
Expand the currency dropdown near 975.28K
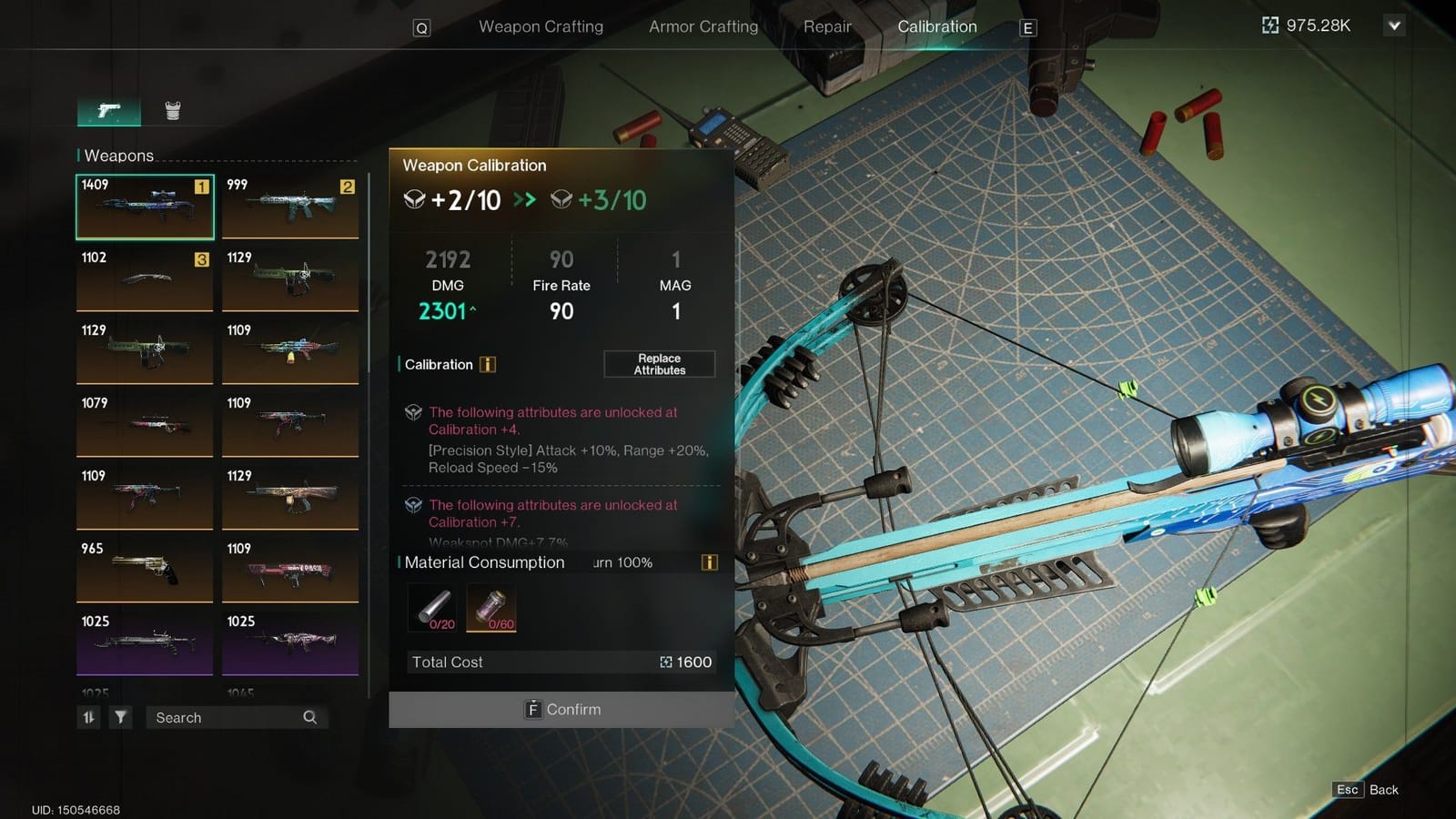(1395, 25)
